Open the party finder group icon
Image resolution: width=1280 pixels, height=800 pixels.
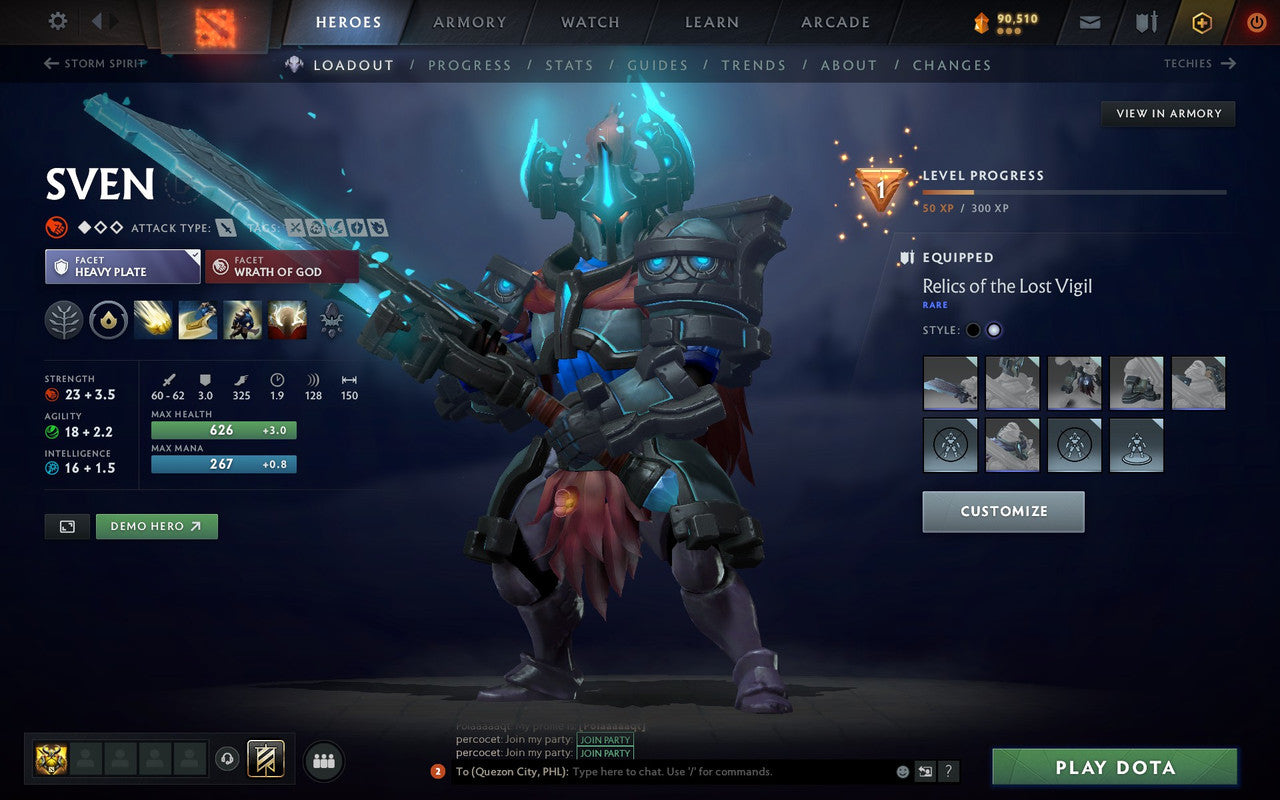(x=323, y=760)
